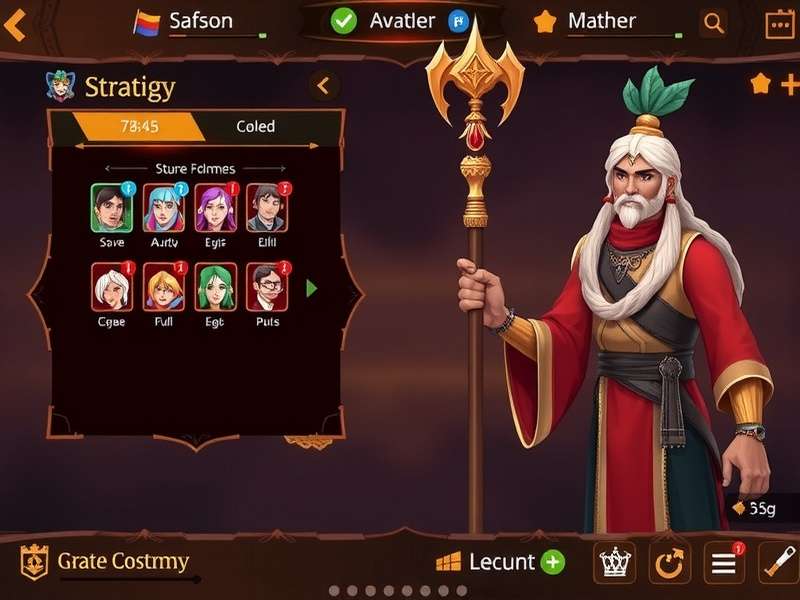This screenshot has height=600, width=800.
Task: Show next page with green arrow
Action: coord(312,288)
